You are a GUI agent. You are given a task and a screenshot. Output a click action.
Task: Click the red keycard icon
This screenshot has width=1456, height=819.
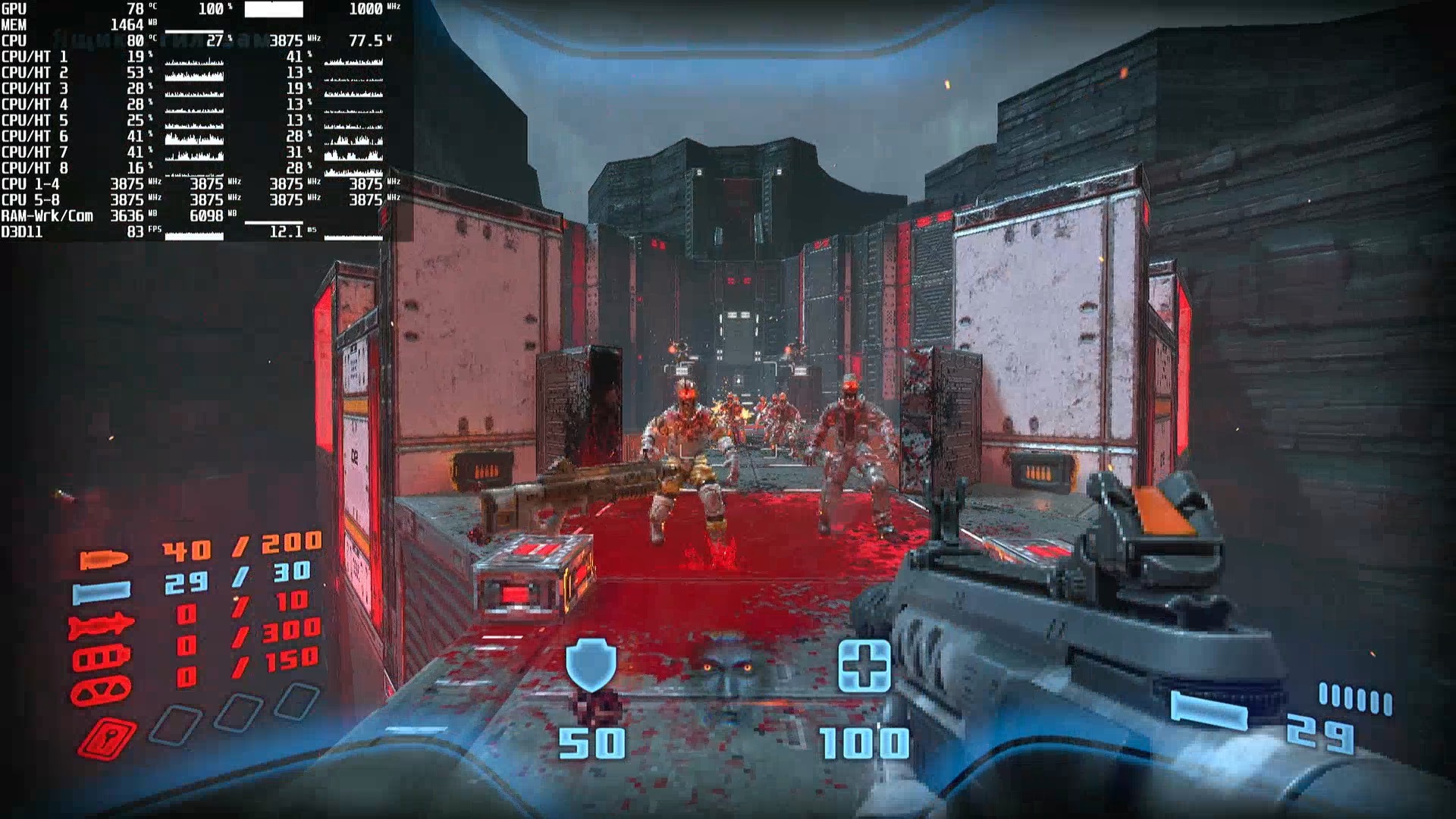point(107,737)
